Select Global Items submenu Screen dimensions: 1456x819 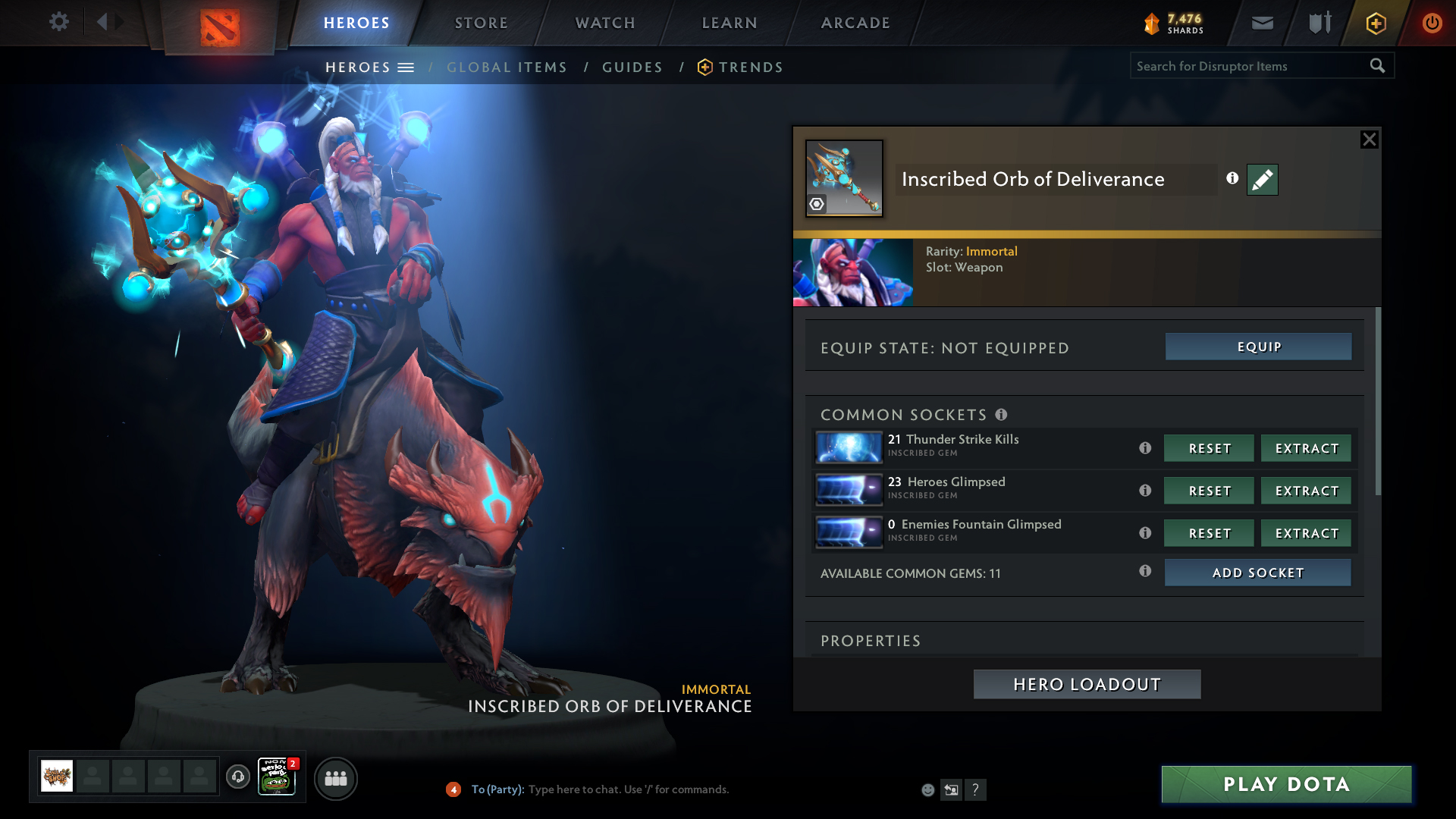pos(507,67)
